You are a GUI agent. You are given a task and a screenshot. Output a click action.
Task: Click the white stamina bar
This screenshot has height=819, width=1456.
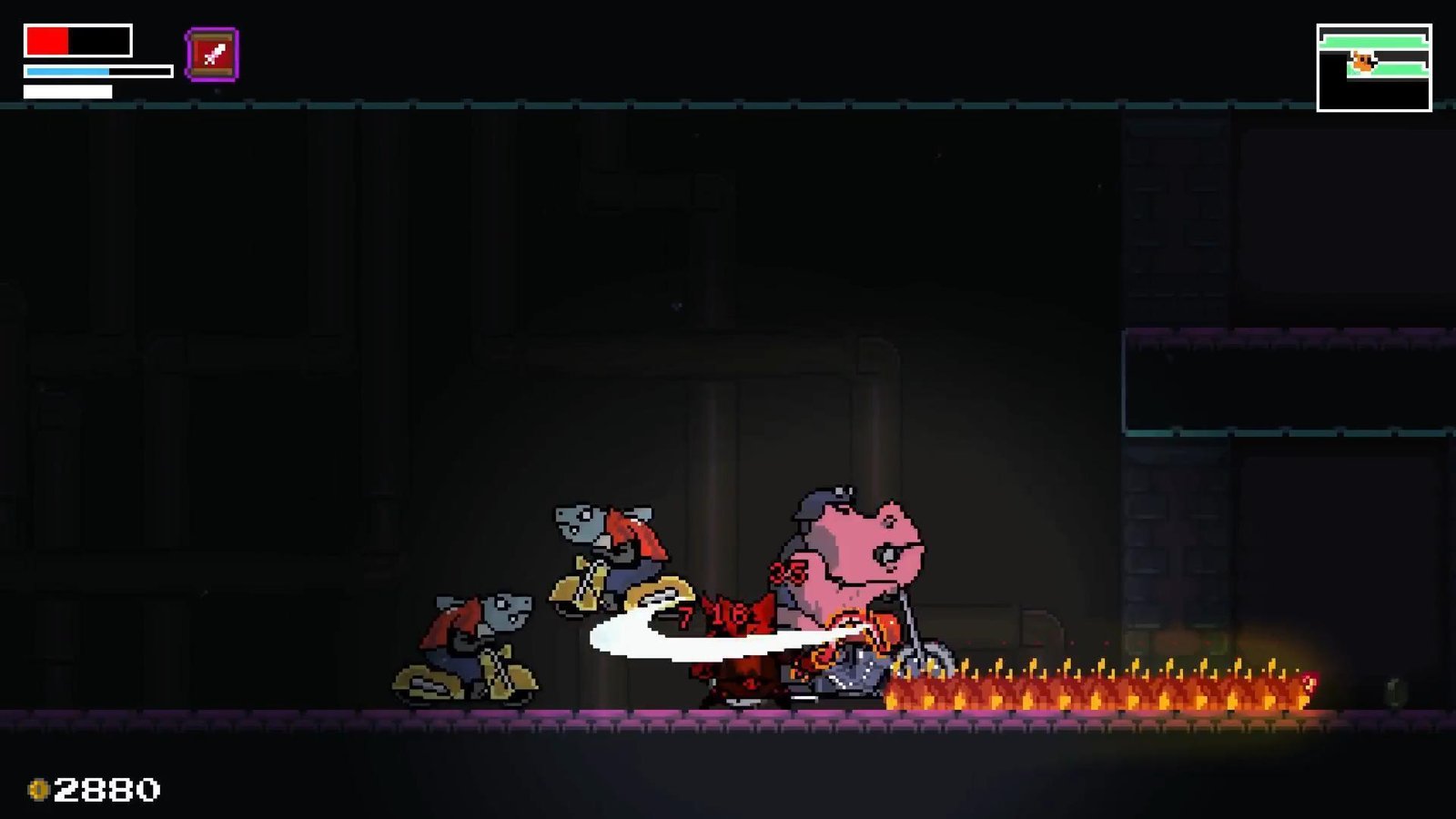[x=66, y=90]
